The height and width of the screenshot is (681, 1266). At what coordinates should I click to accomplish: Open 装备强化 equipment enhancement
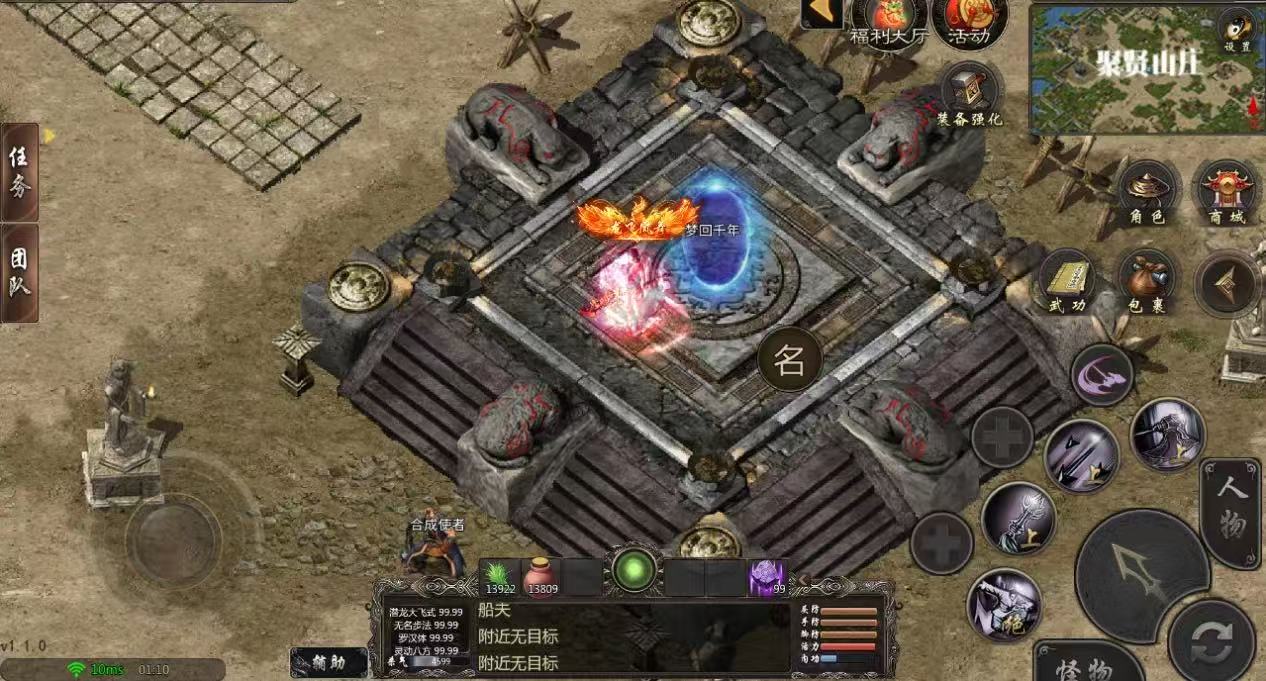click(x=969, y=93)
